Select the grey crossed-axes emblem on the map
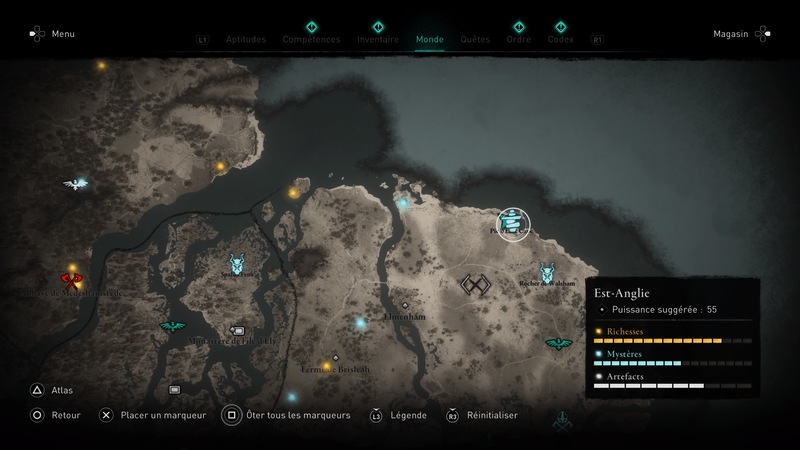 click(474, 285)
